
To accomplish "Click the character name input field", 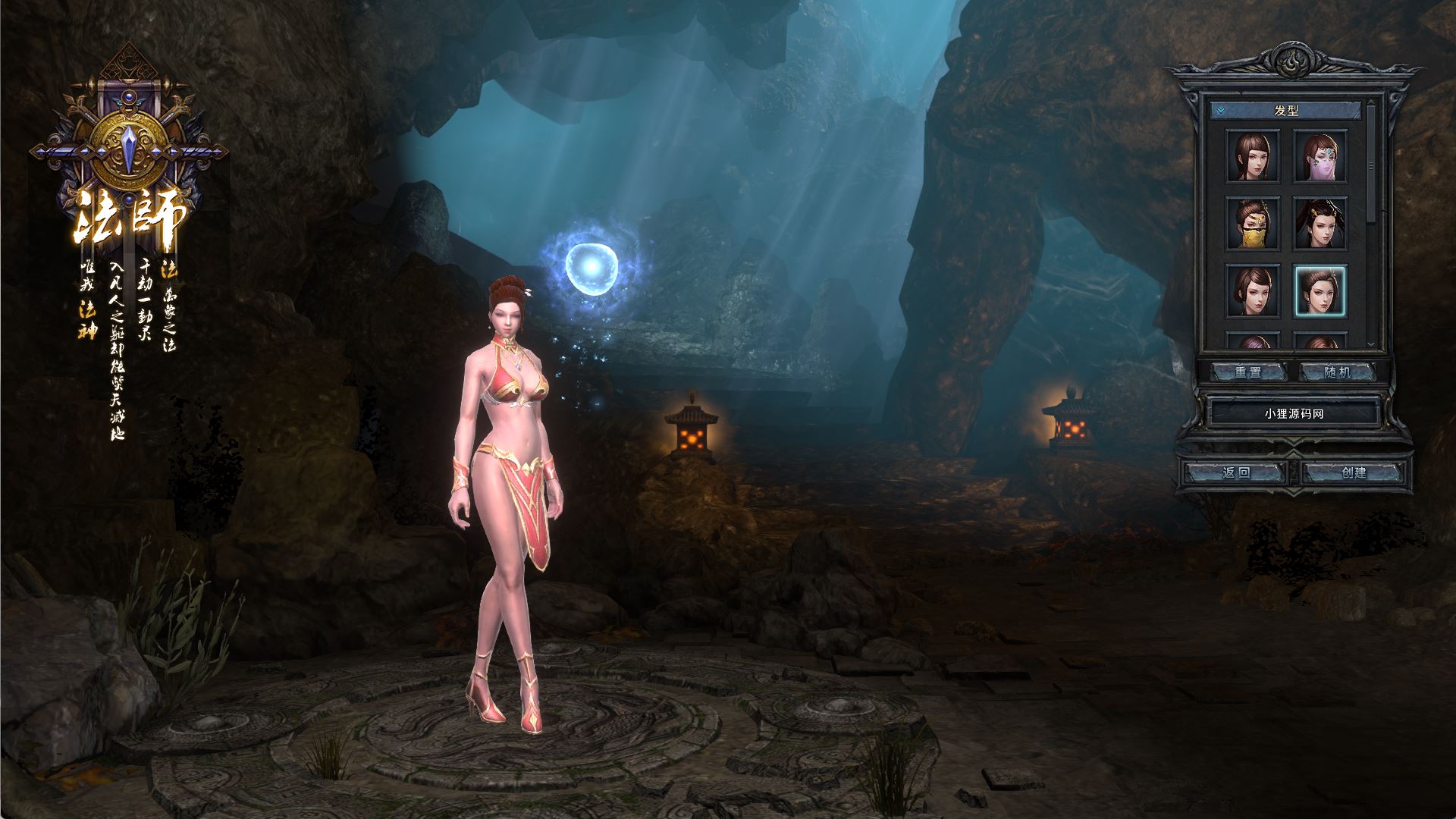I will [1293, 414].
